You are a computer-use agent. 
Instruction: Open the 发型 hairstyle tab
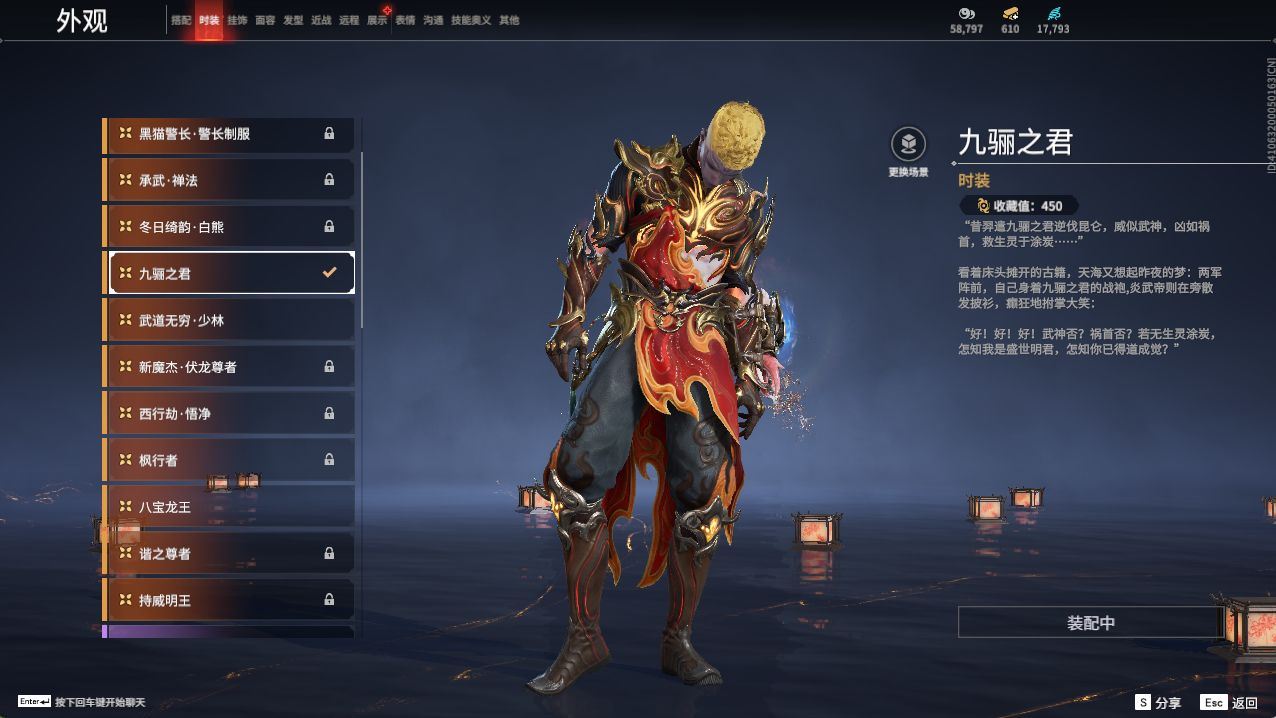coord(293,20)
